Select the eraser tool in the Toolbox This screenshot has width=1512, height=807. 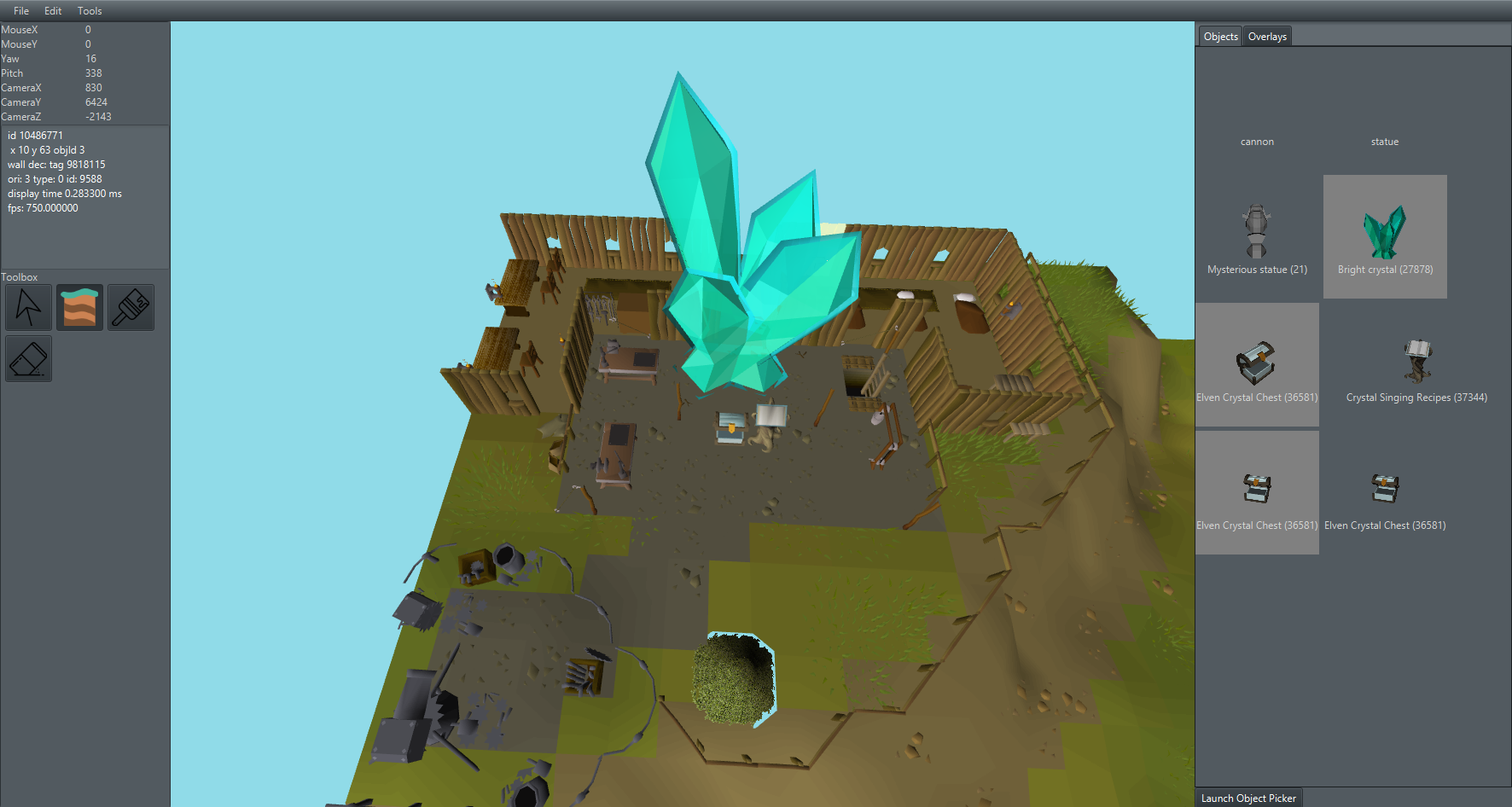28,358
